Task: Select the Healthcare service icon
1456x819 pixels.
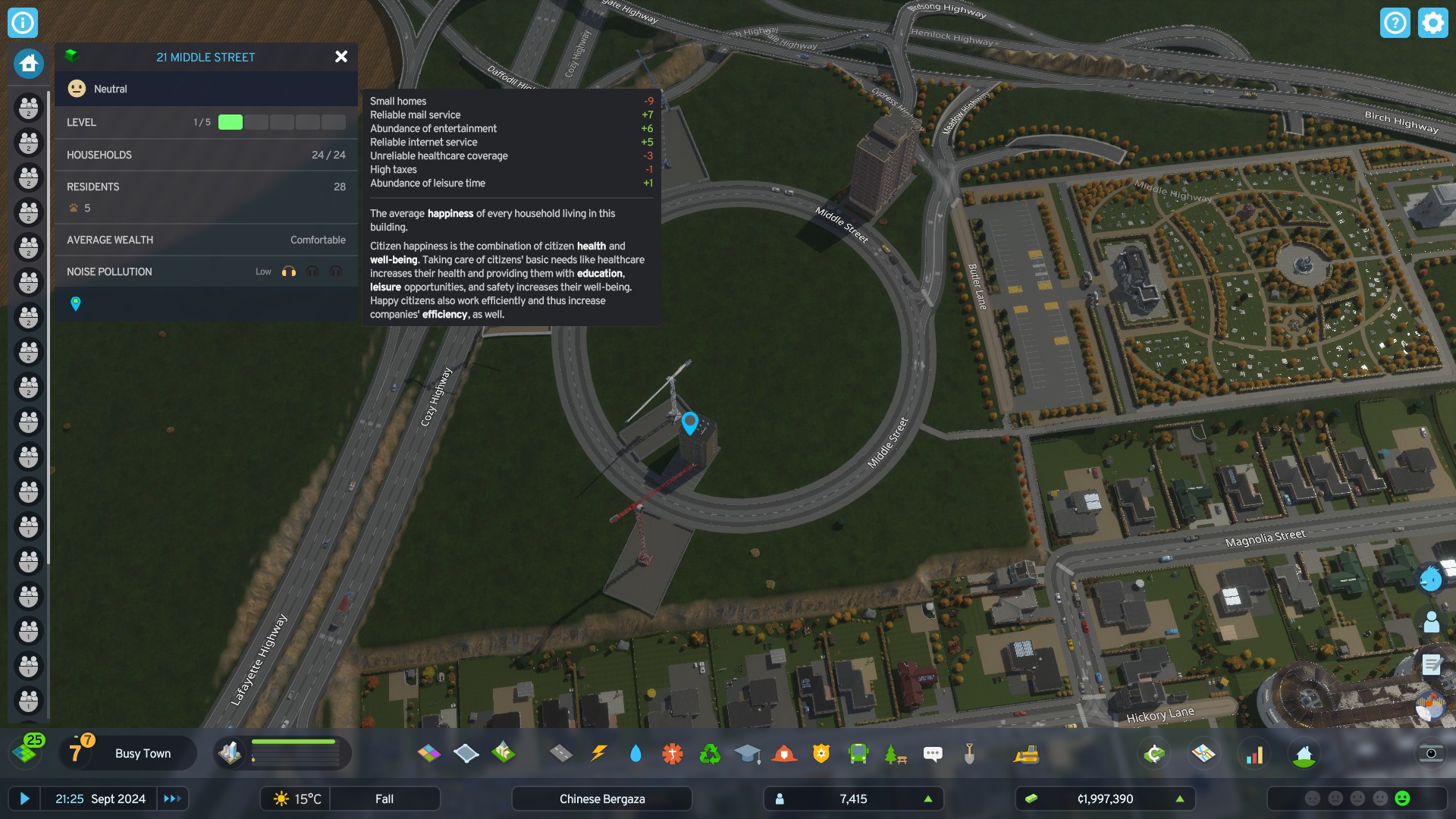Action: click(672, 753)
